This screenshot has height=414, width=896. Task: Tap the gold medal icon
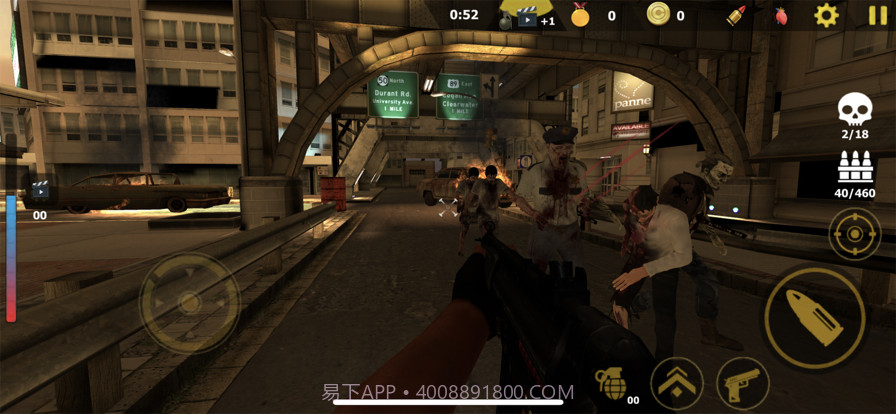coord(580,15)
